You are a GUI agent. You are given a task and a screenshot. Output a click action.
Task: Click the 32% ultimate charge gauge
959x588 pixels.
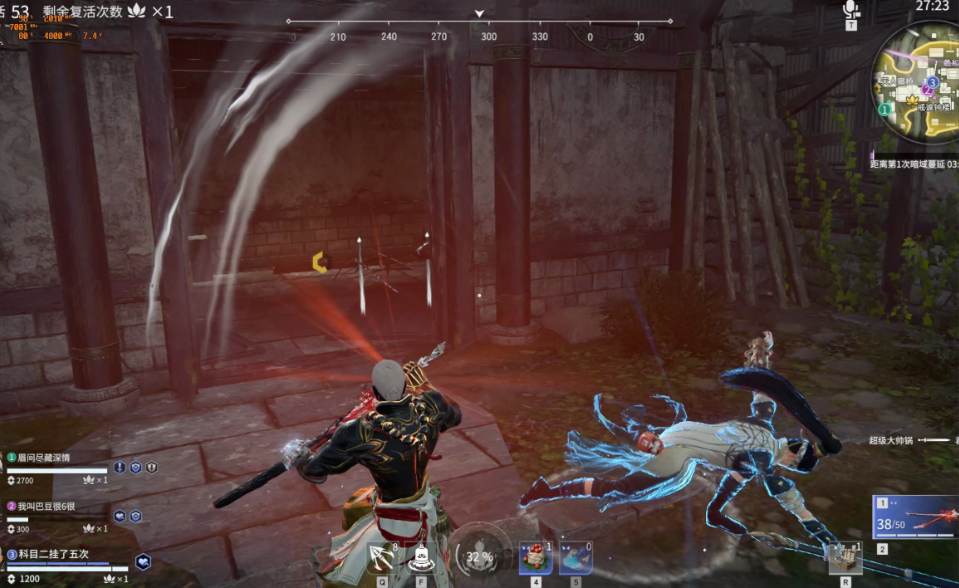coord(478,555)
